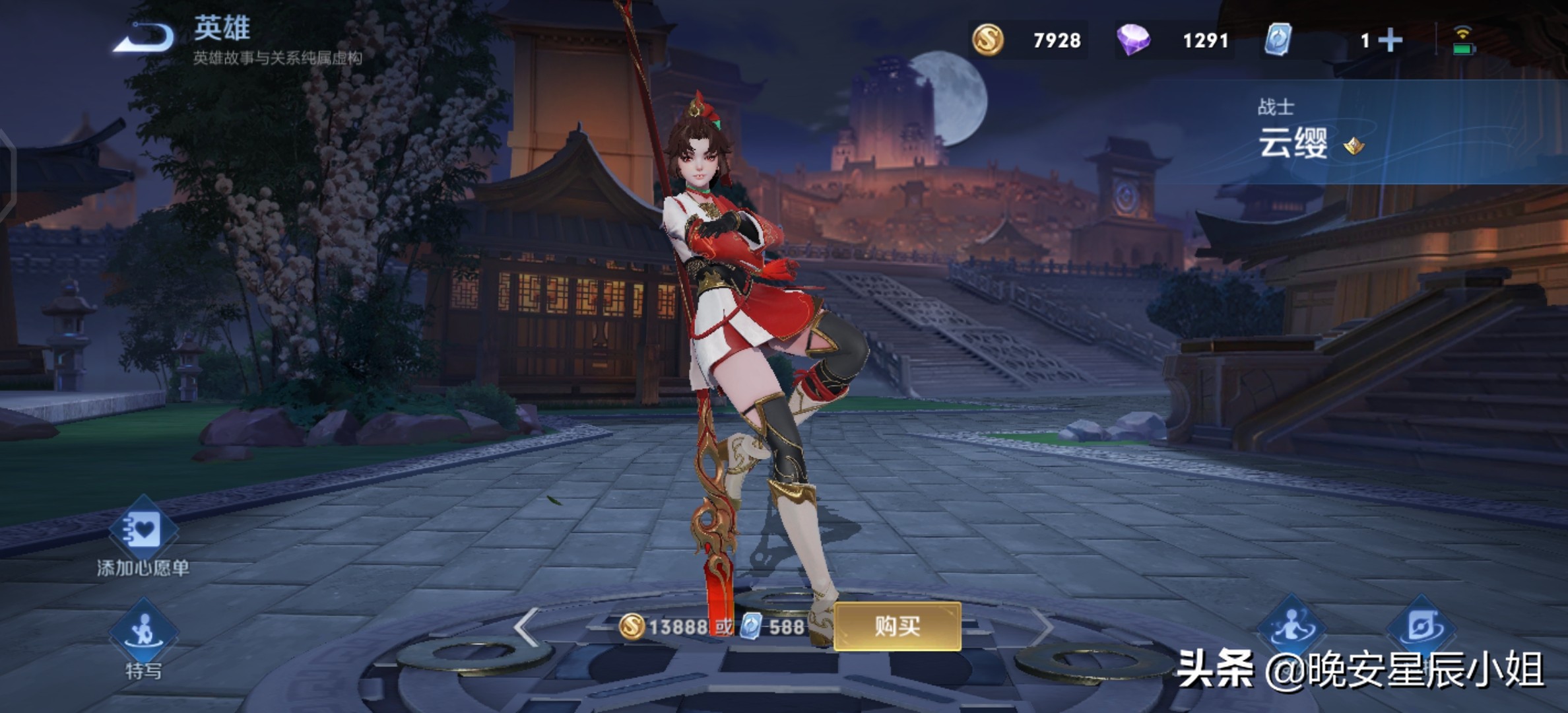
Task: Tap the blue hero ticket icon
Action: point(1278,40)
